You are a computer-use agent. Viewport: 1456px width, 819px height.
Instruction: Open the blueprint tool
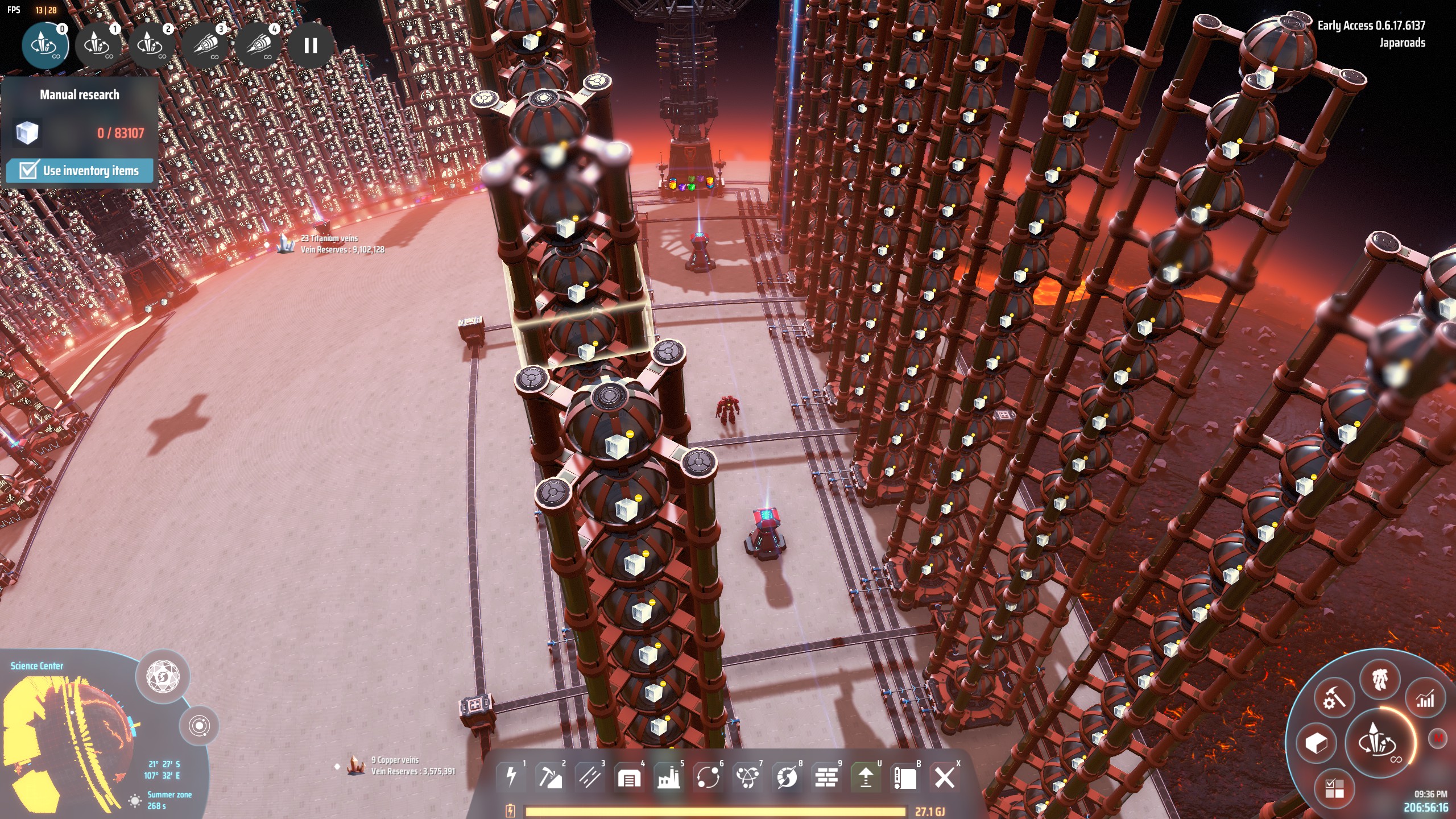[905, 777]
